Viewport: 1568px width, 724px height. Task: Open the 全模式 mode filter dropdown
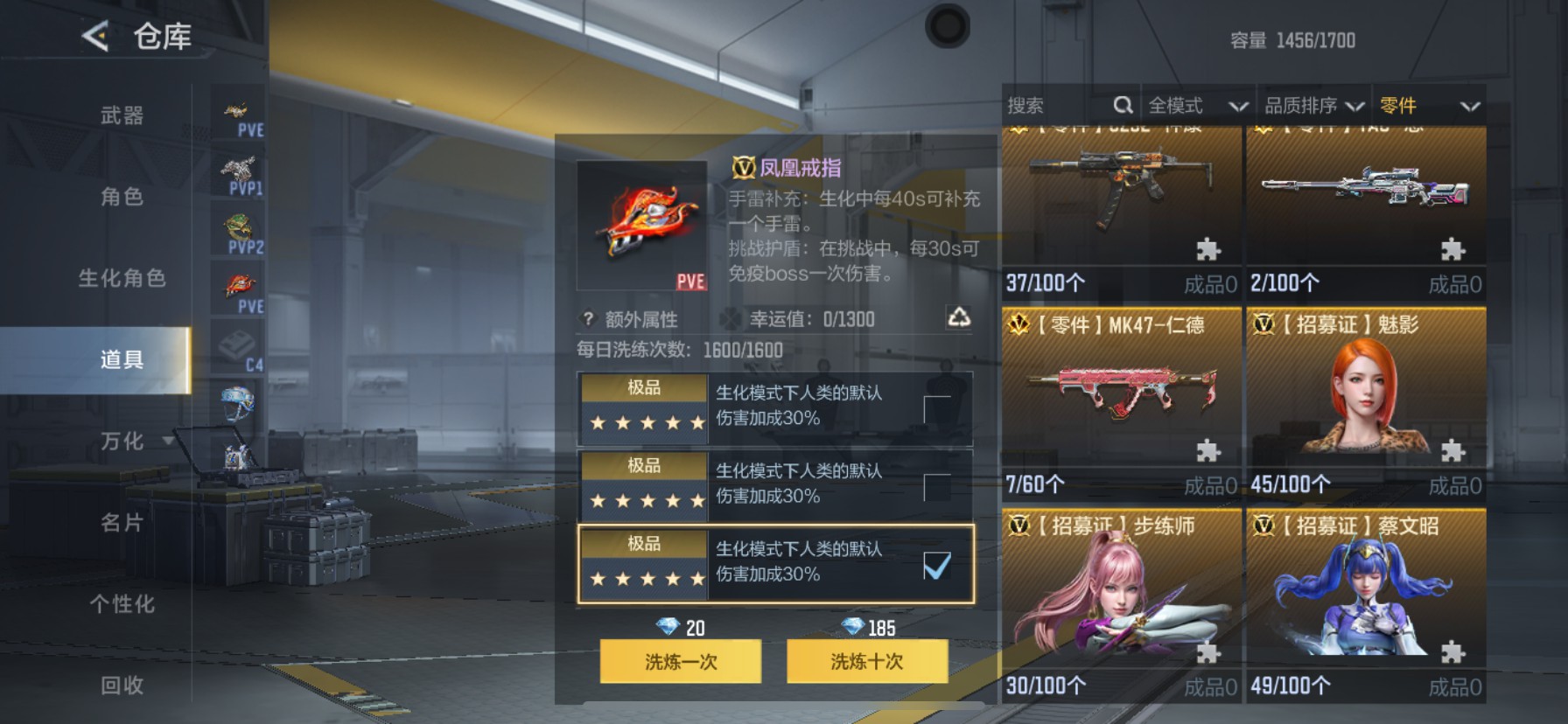pyautogui.click(x=1197, y=105)
